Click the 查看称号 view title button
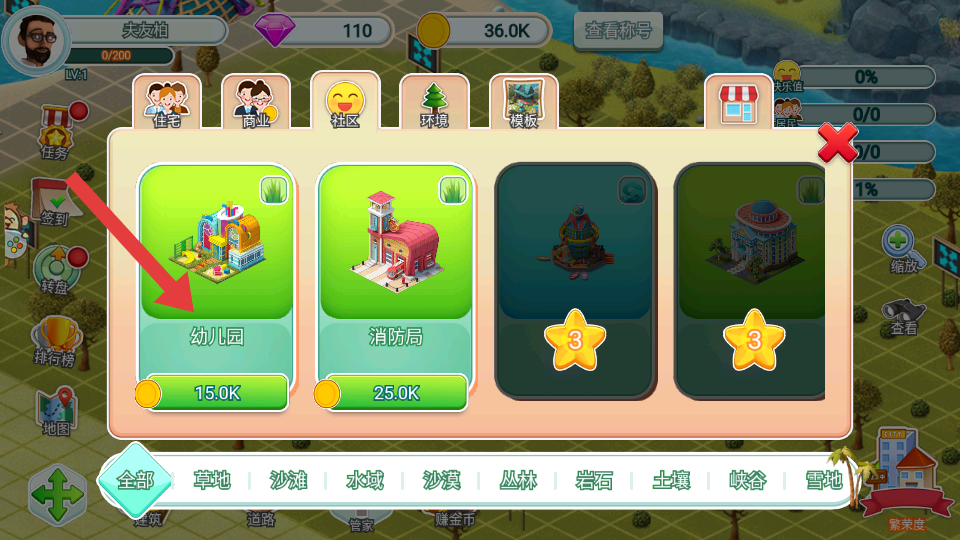960x540 pixels. (618, 31)
